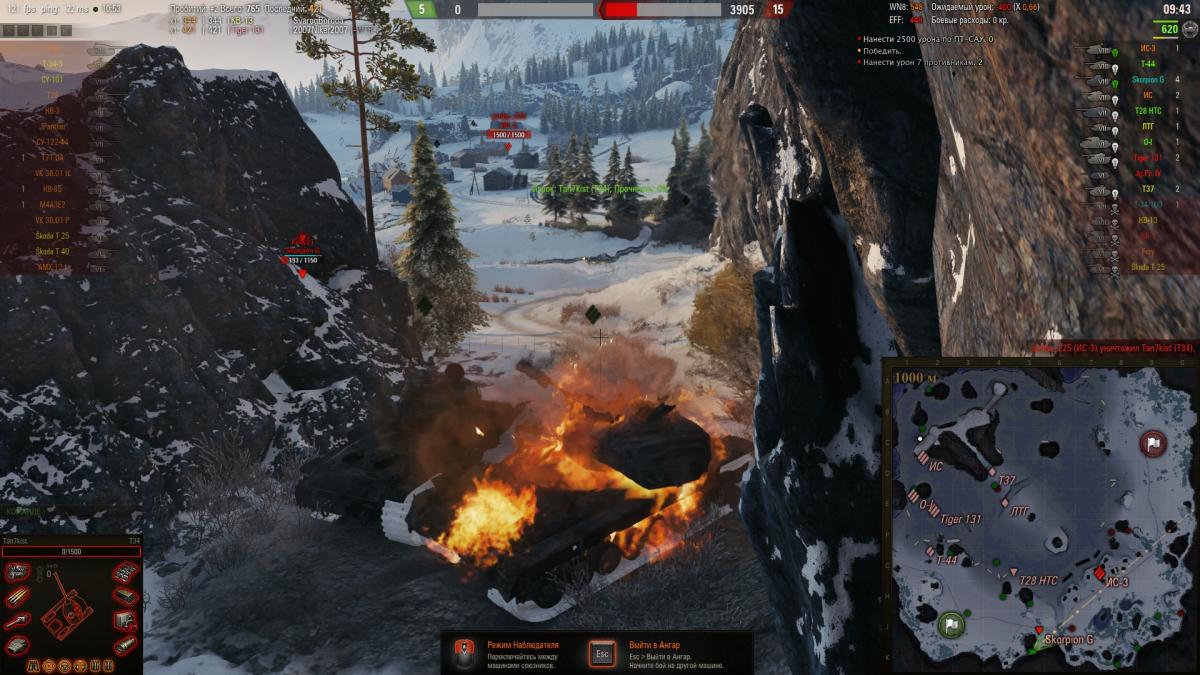1200x675 pixels.
Task: Click the engine module icon in damage panel
Action: click(17, 572)
